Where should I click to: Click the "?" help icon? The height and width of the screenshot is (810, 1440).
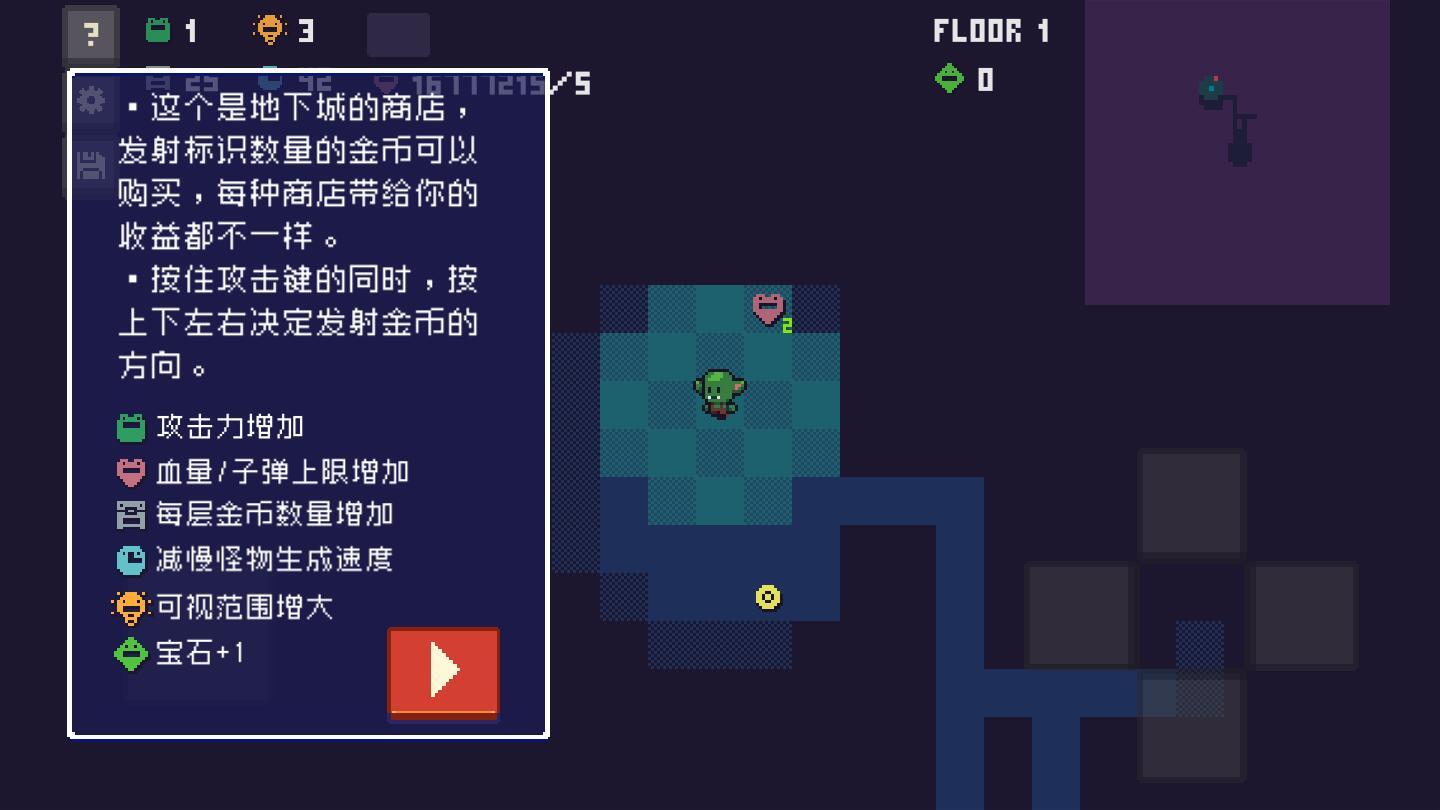tap(91, 34)
